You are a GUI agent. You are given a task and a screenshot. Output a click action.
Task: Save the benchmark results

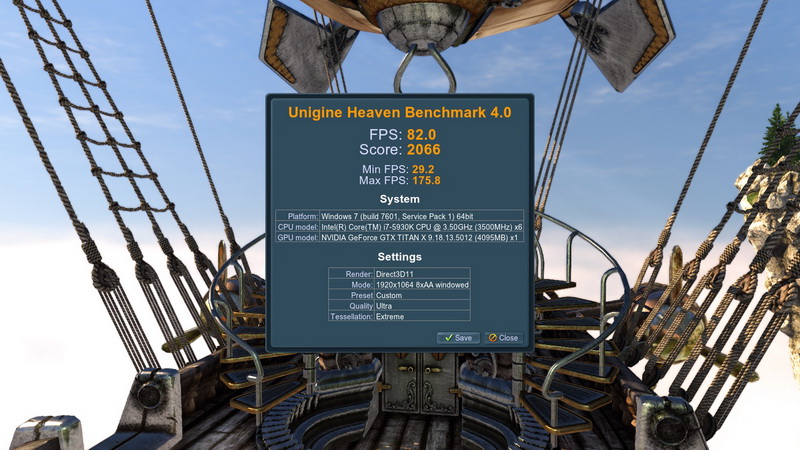(458, 338)
